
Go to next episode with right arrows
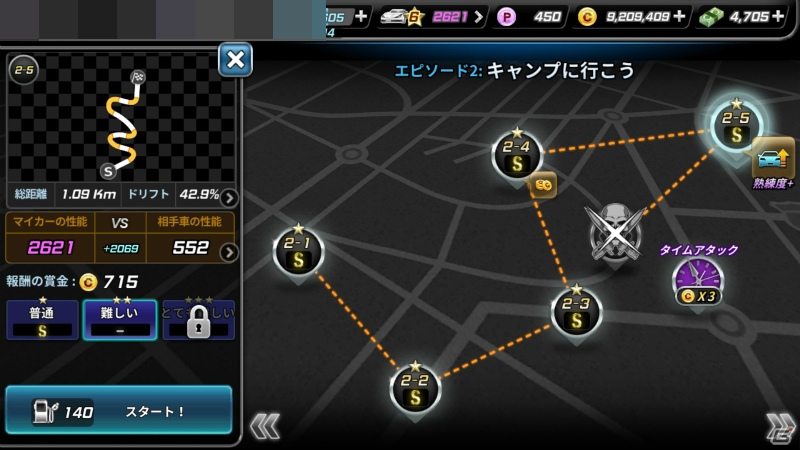[778, 426]
